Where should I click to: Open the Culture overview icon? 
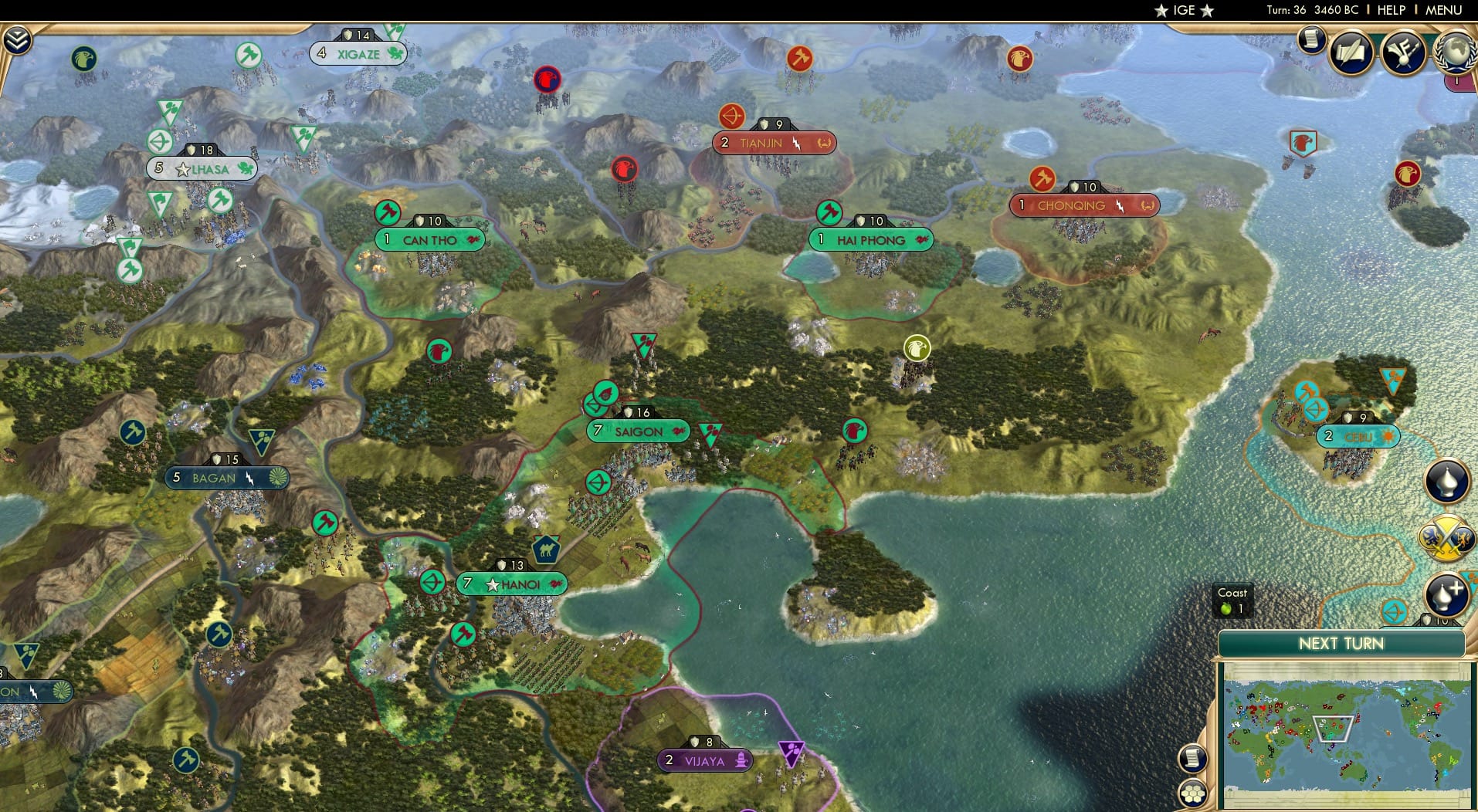[x=1404, y=52]
